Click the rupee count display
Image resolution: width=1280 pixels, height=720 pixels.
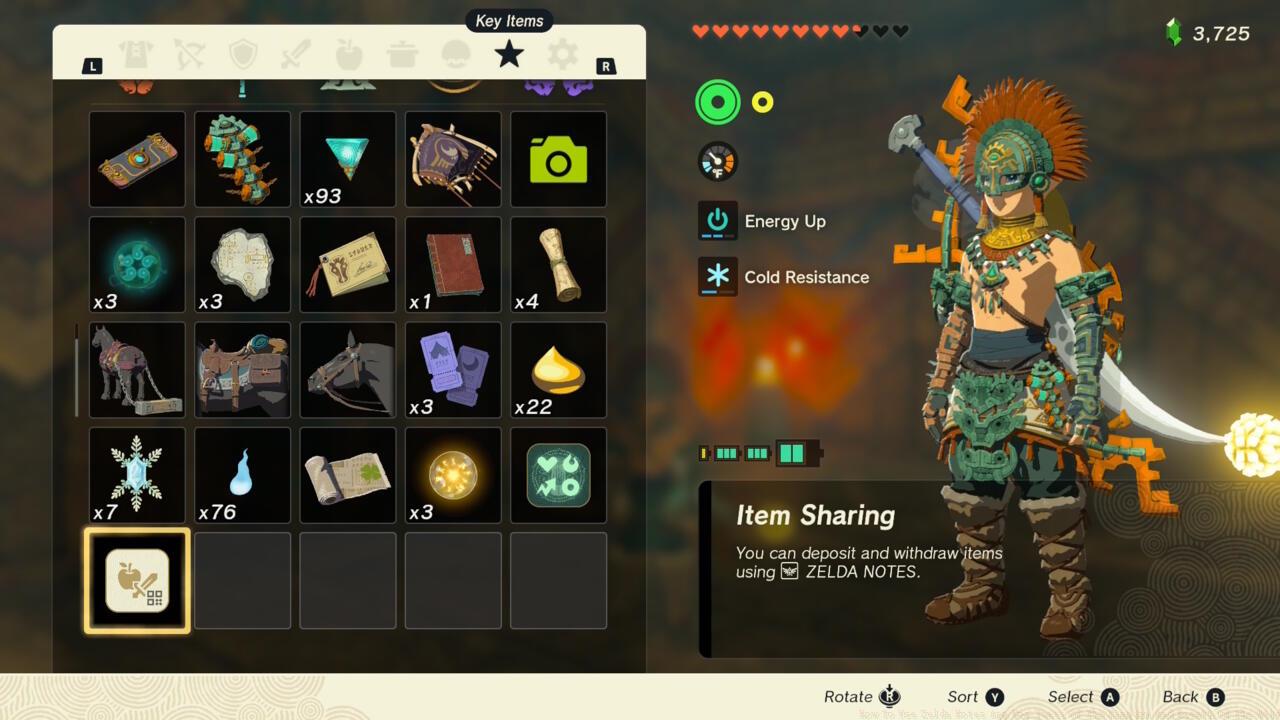pos(1218,32)
